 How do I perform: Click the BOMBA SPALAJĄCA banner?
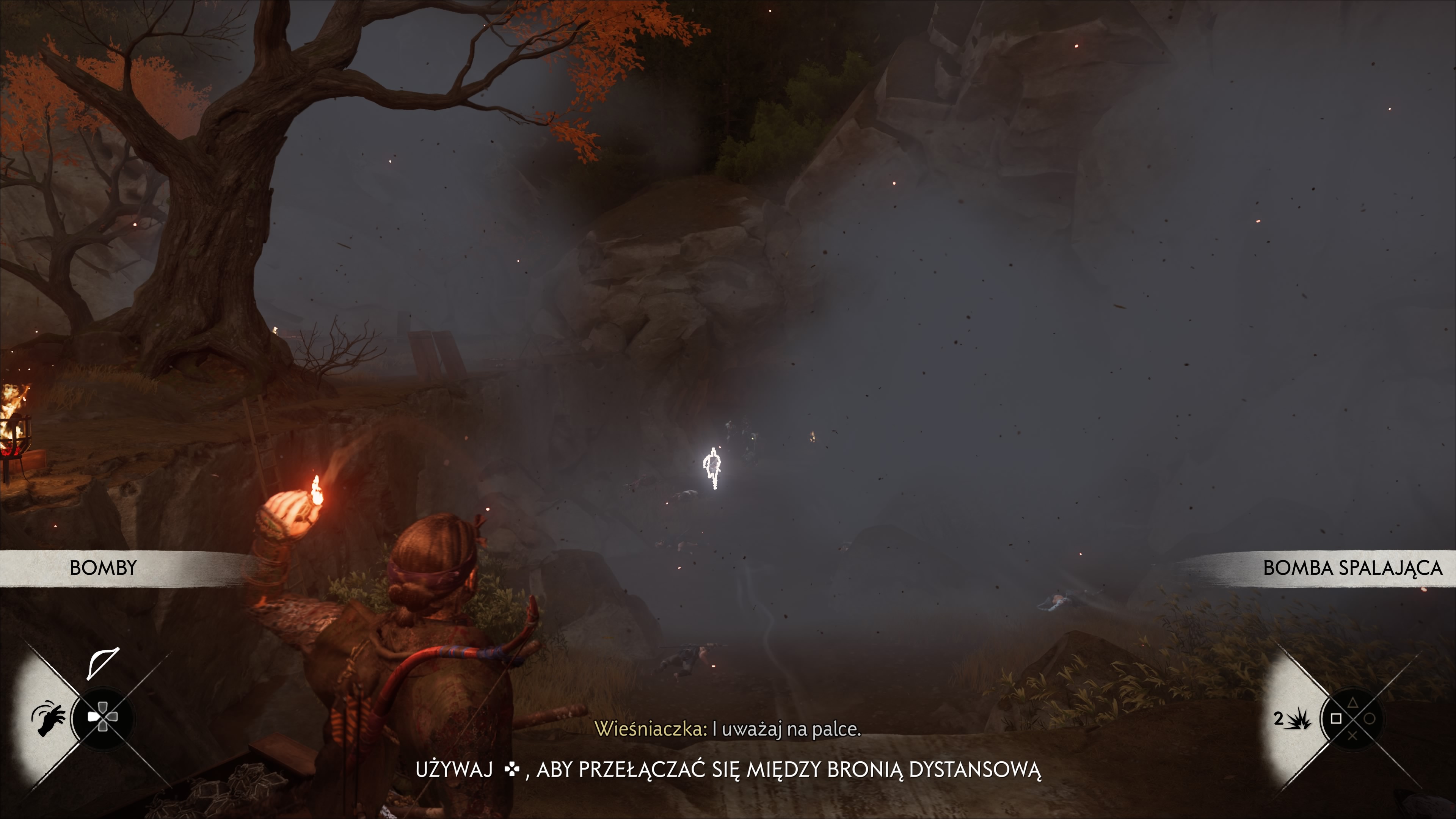(1352, 568)
